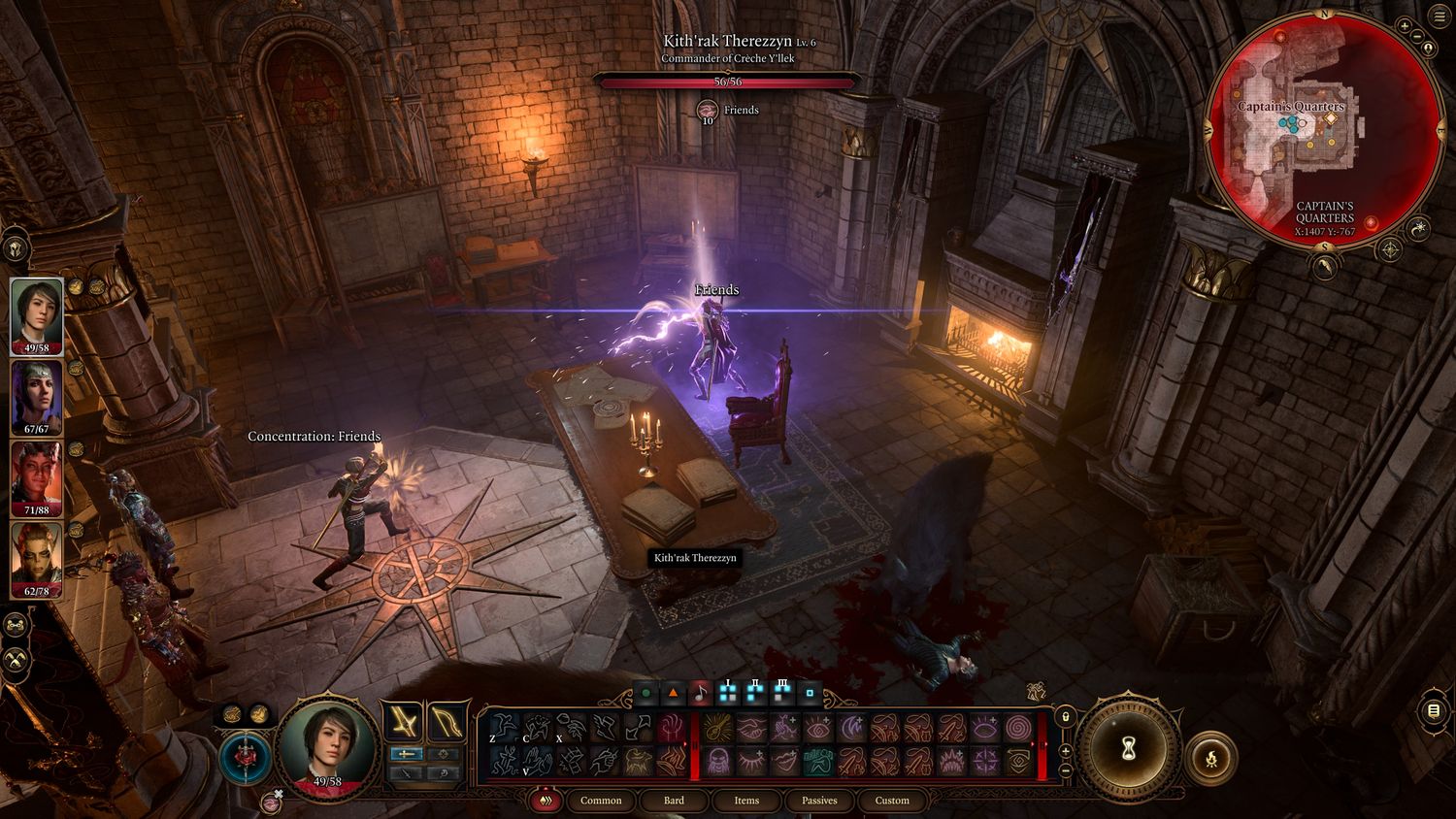Open the campfire rest menu

tap(1211, 758)
